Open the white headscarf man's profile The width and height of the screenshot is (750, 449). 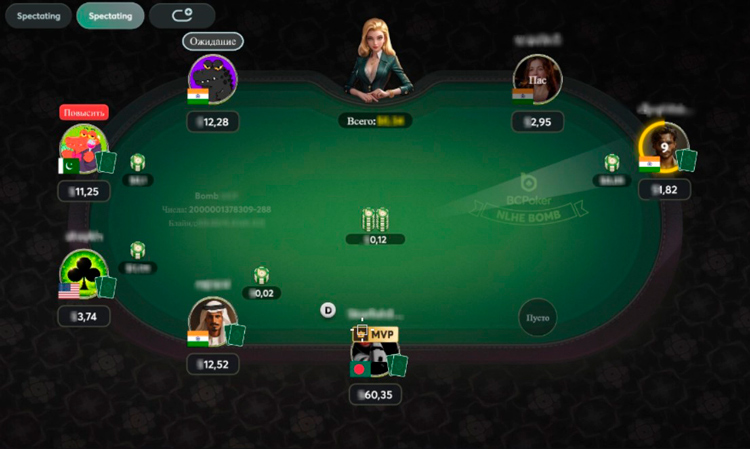point(213,322)
